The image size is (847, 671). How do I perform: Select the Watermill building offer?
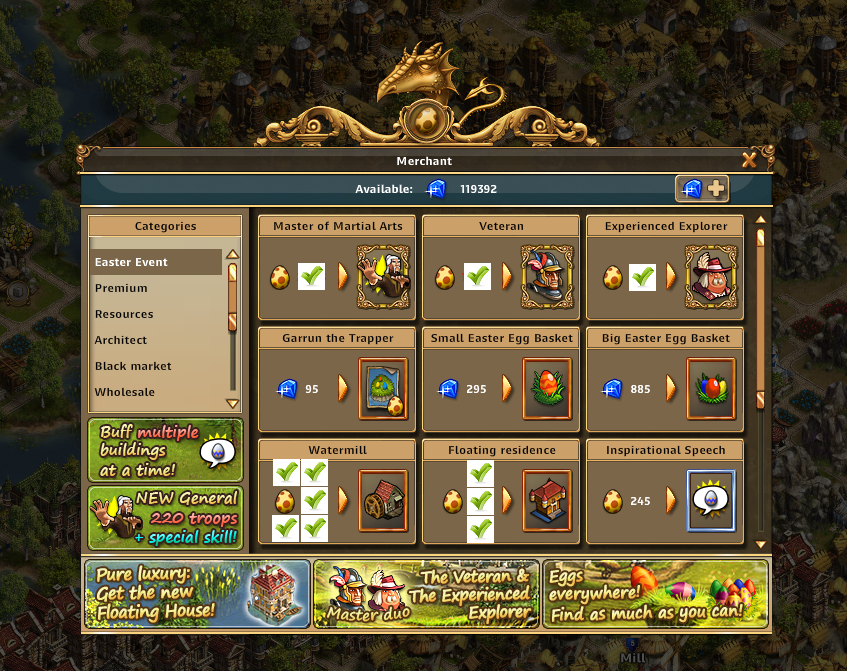coord(383,500)
